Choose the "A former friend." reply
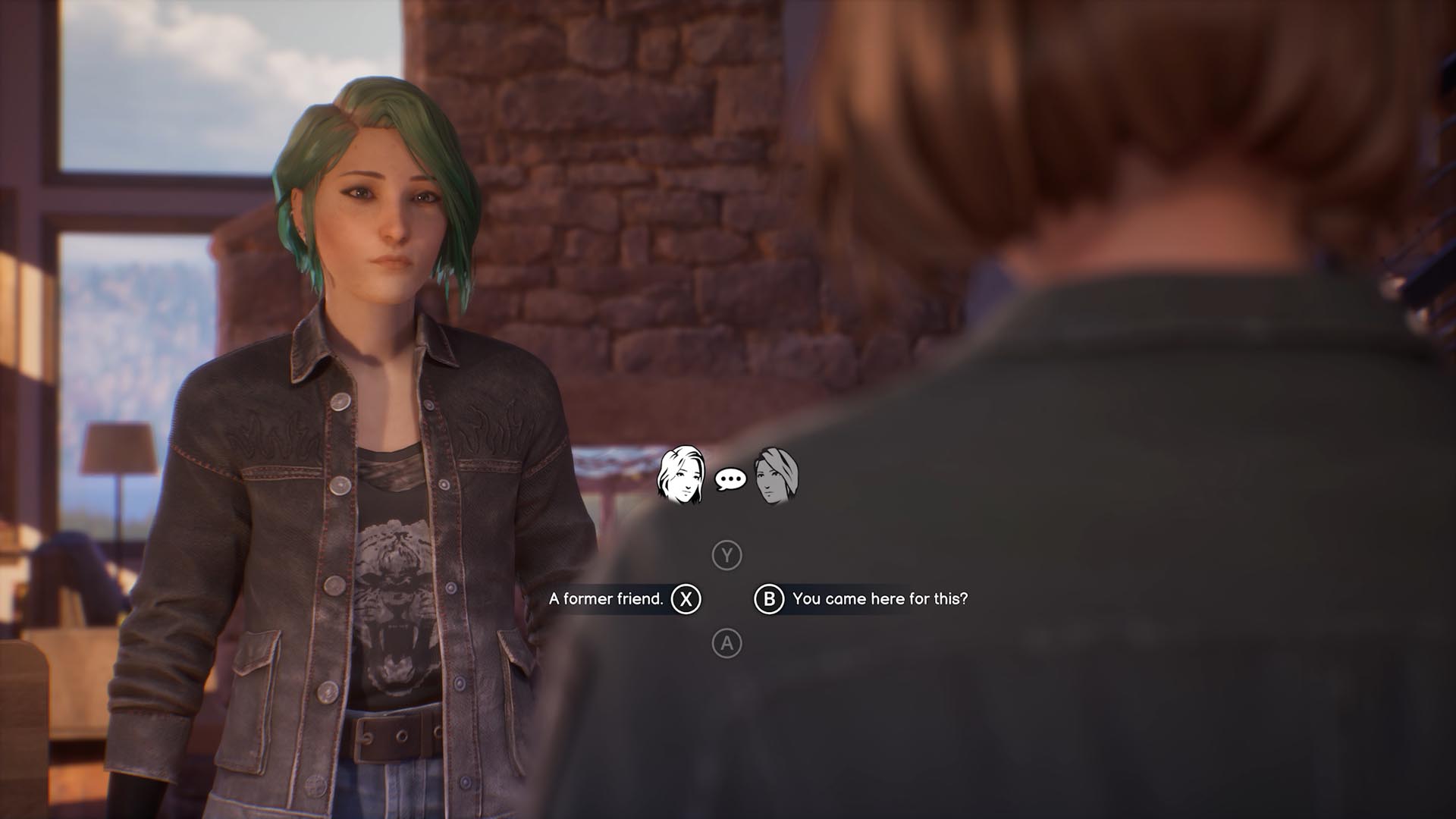Image resolution: width=1456 pixels, height=819 pixels. point(607,599)
